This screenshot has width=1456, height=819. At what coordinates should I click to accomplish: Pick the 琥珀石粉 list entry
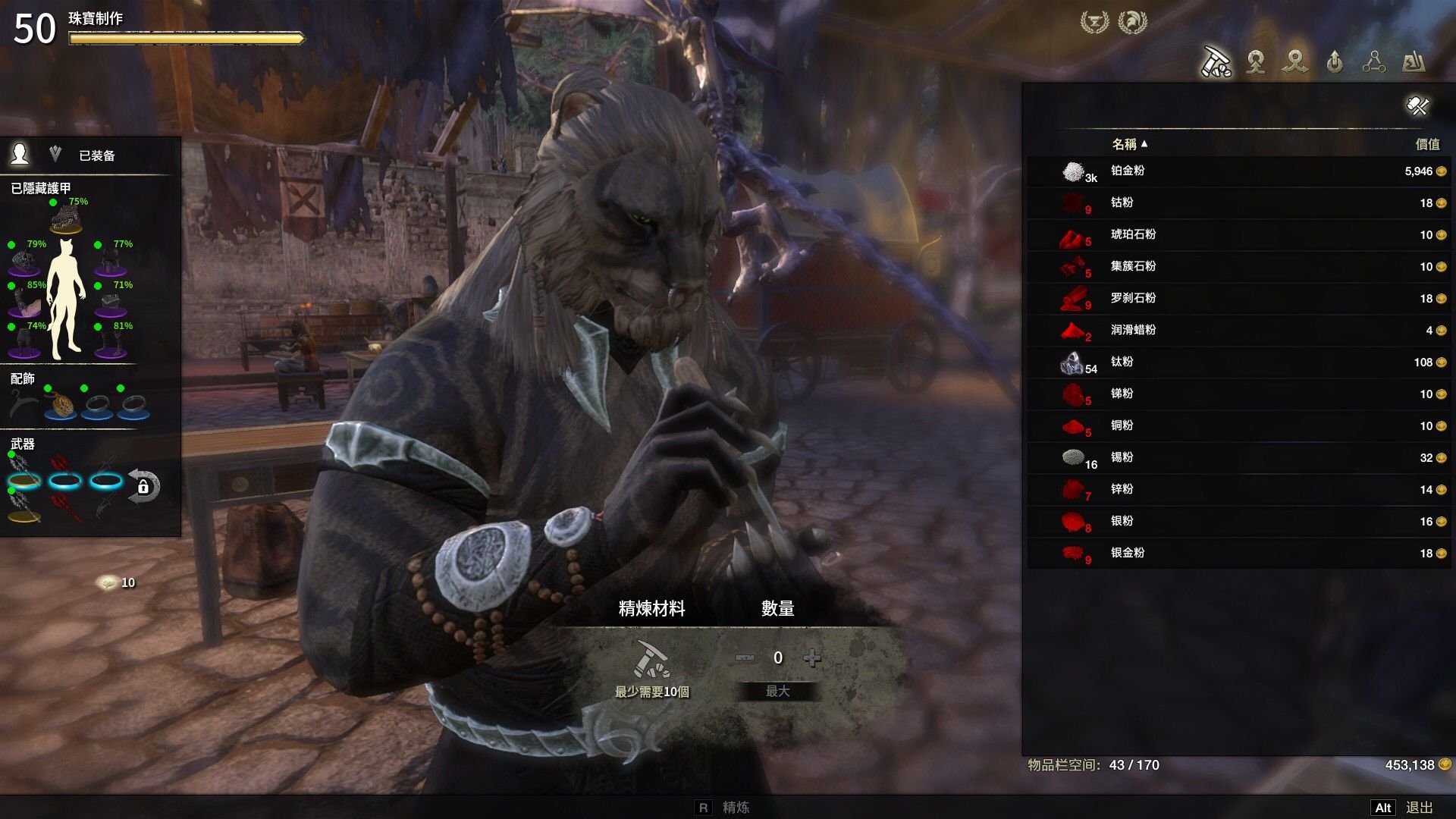(1238, 235)
